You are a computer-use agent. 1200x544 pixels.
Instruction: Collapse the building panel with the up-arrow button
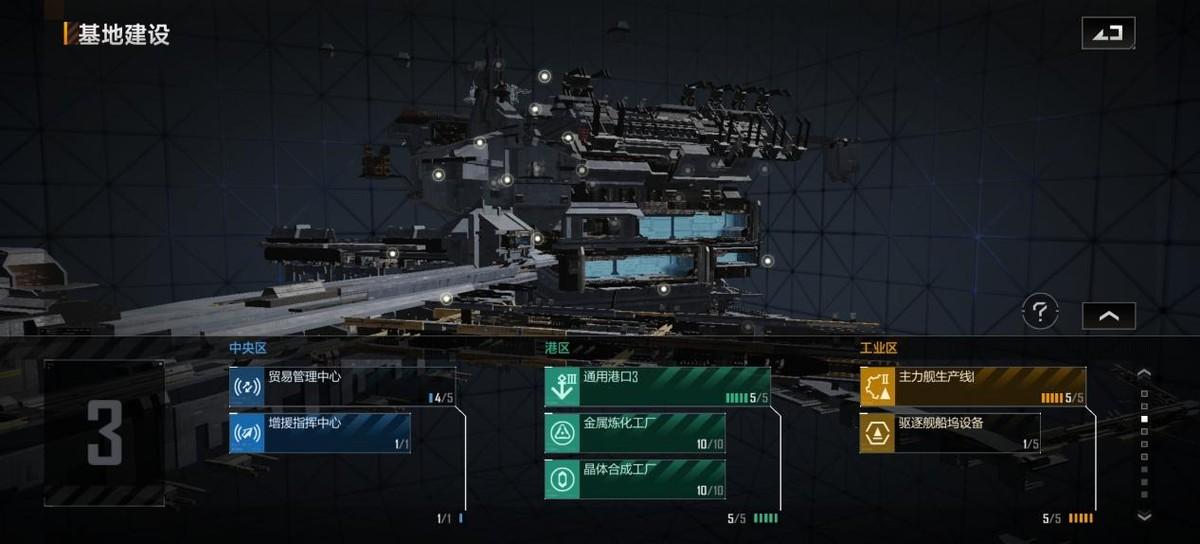coord(1108,315)
